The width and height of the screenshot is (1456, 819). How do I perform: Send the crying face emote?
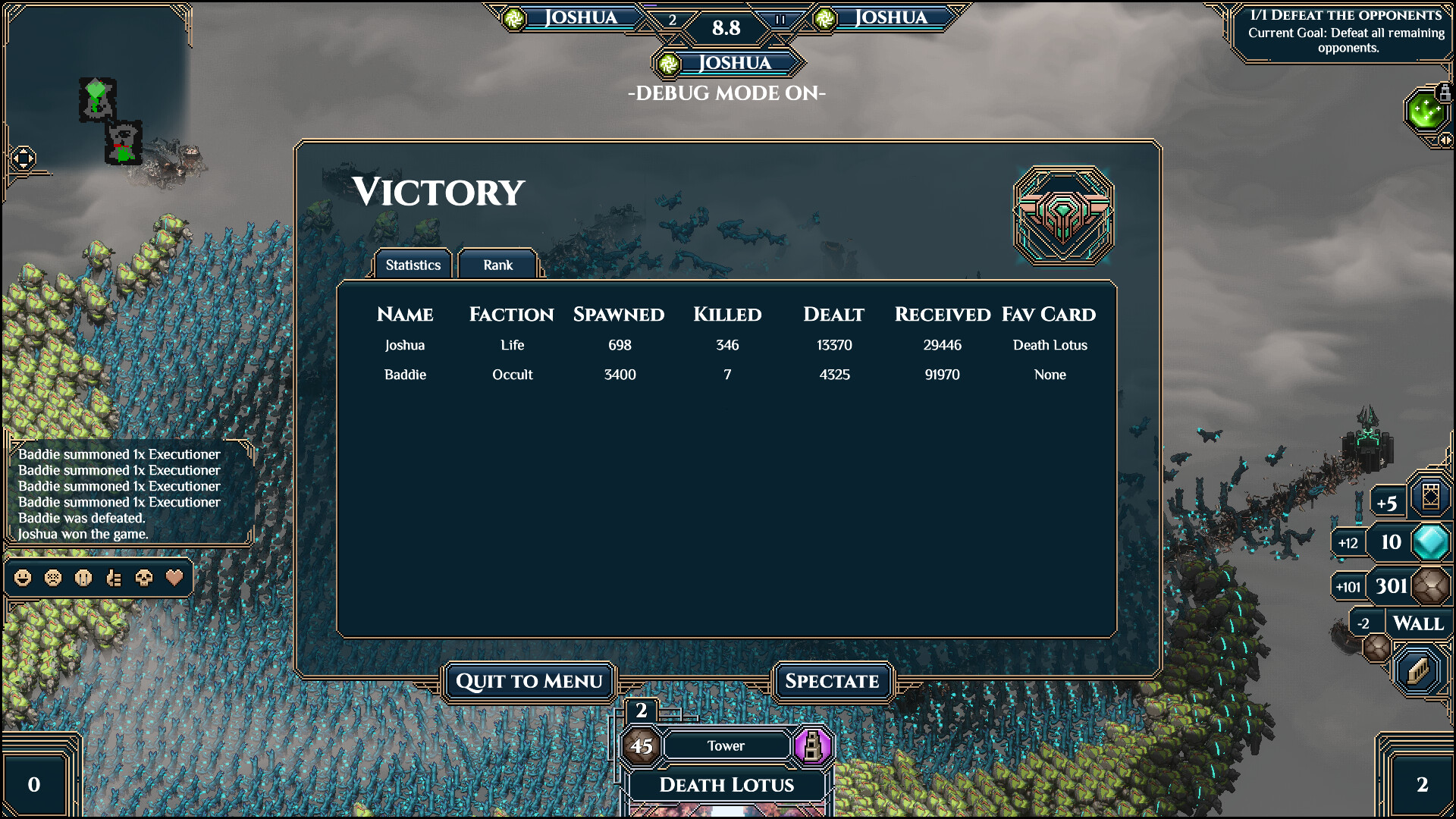[82, 578]
